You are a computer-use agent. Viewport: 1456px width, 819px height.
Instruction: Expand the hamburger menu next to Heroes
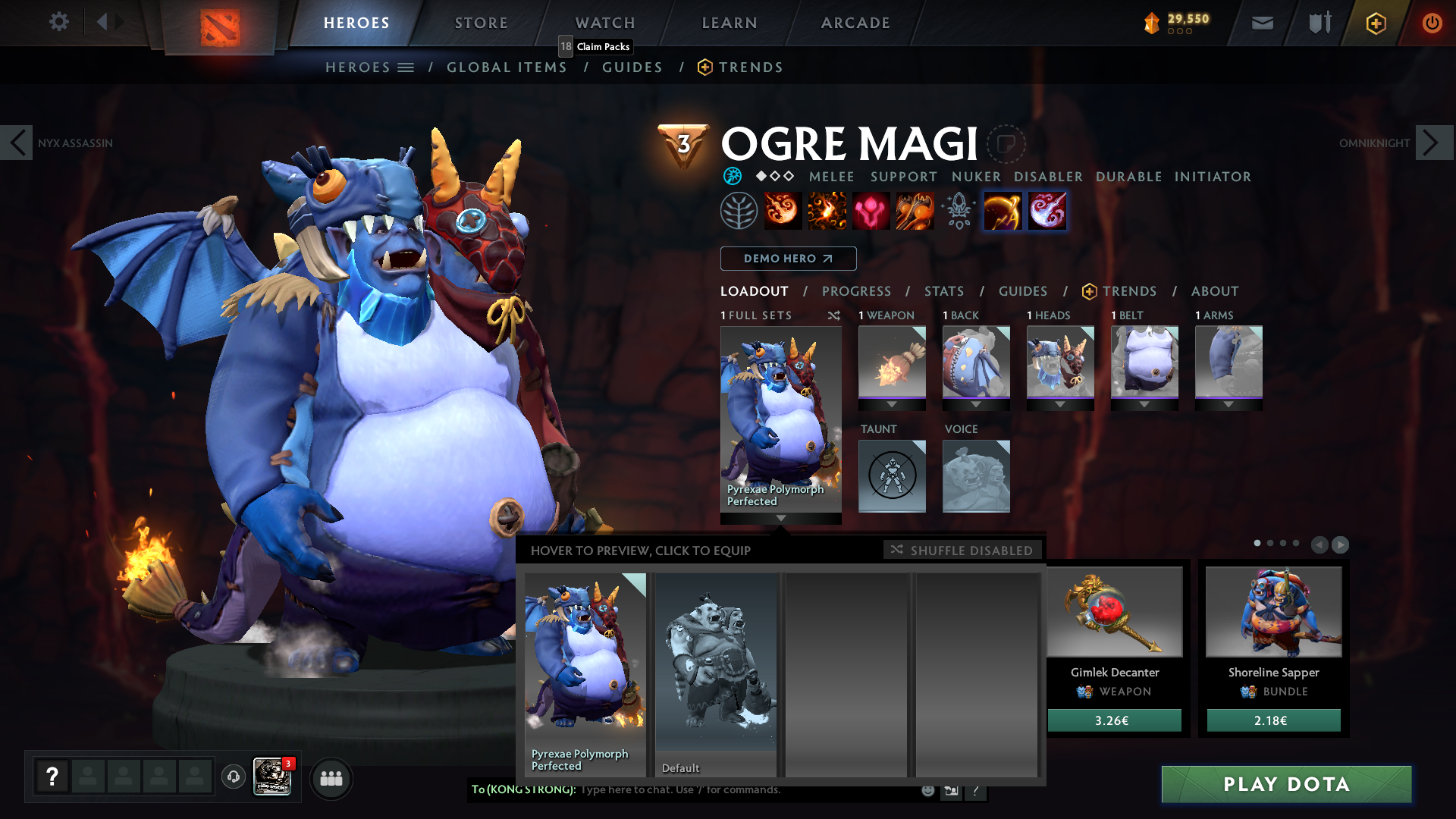point(406,67)
